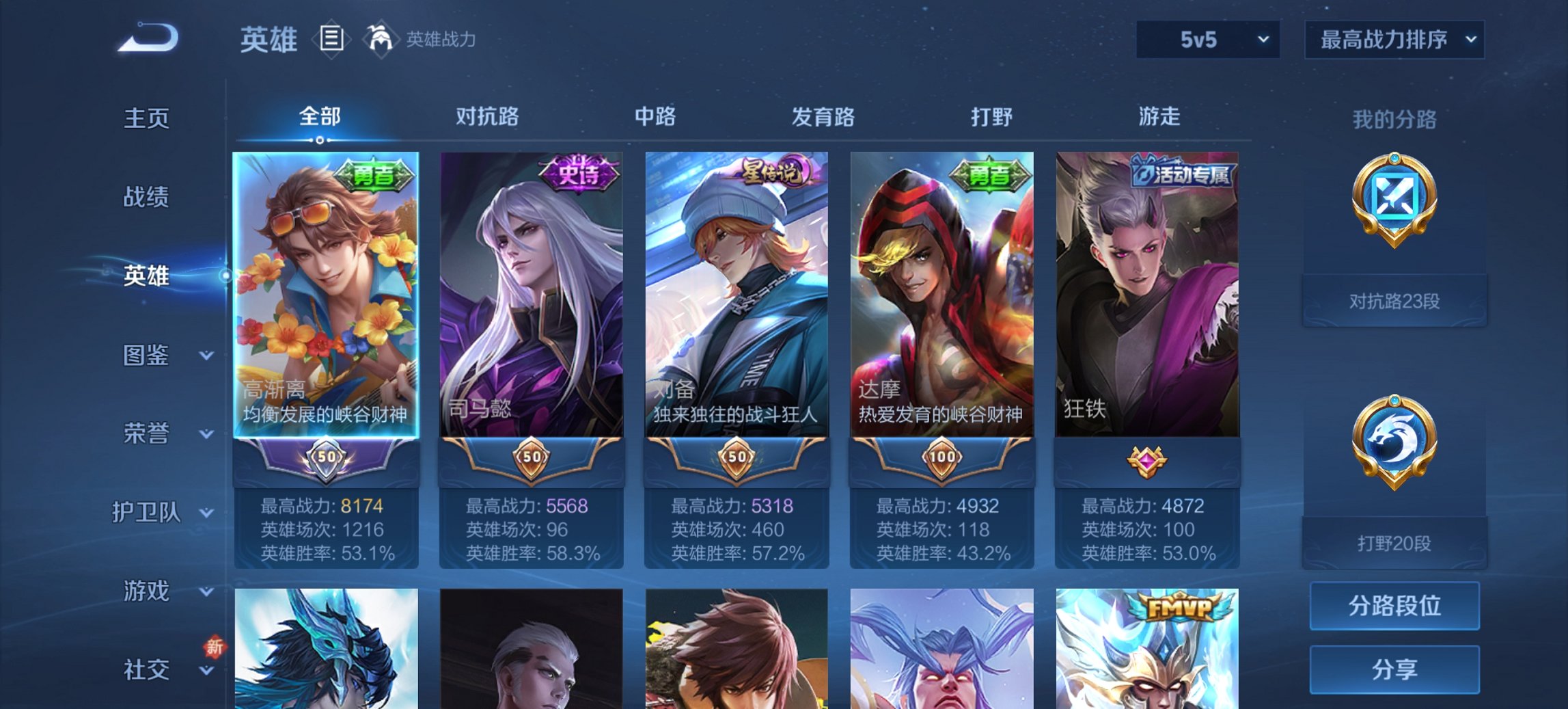Click the 分路段位 button
This screenshot has height=709, width=1568.
coord(1394,606)
